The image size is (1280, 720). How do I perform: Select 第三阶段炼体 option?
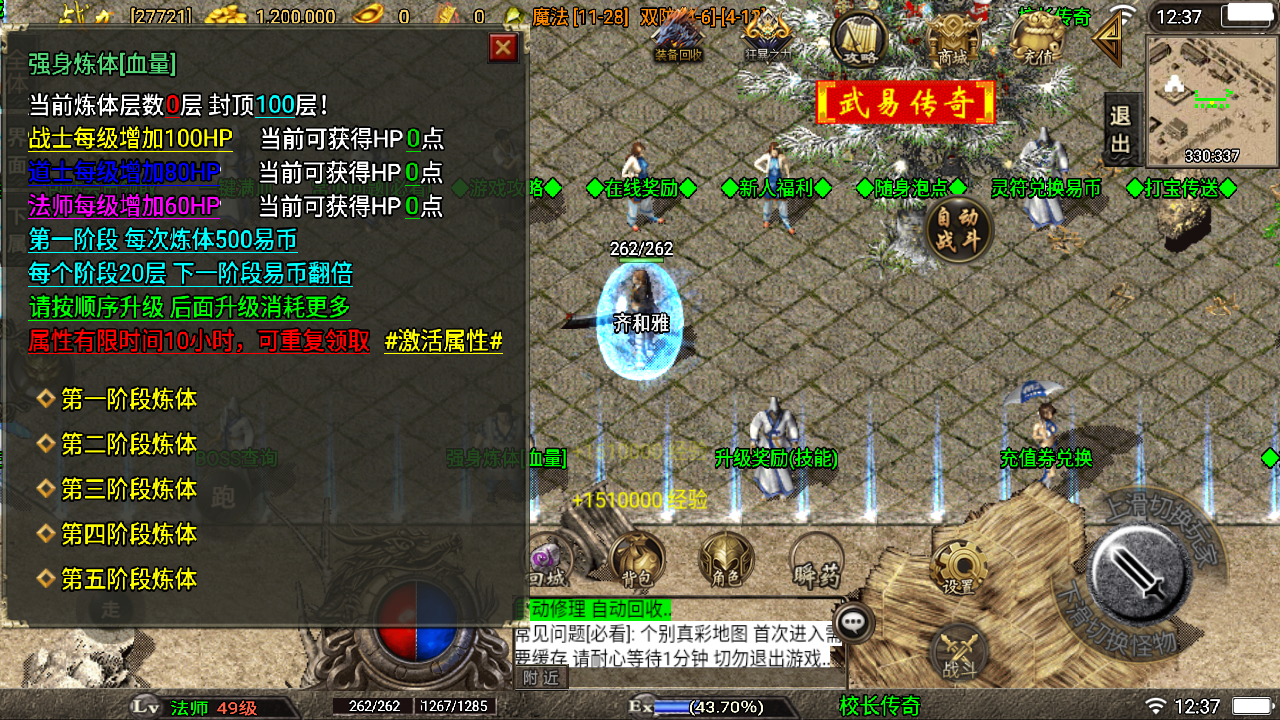[129, 489]
